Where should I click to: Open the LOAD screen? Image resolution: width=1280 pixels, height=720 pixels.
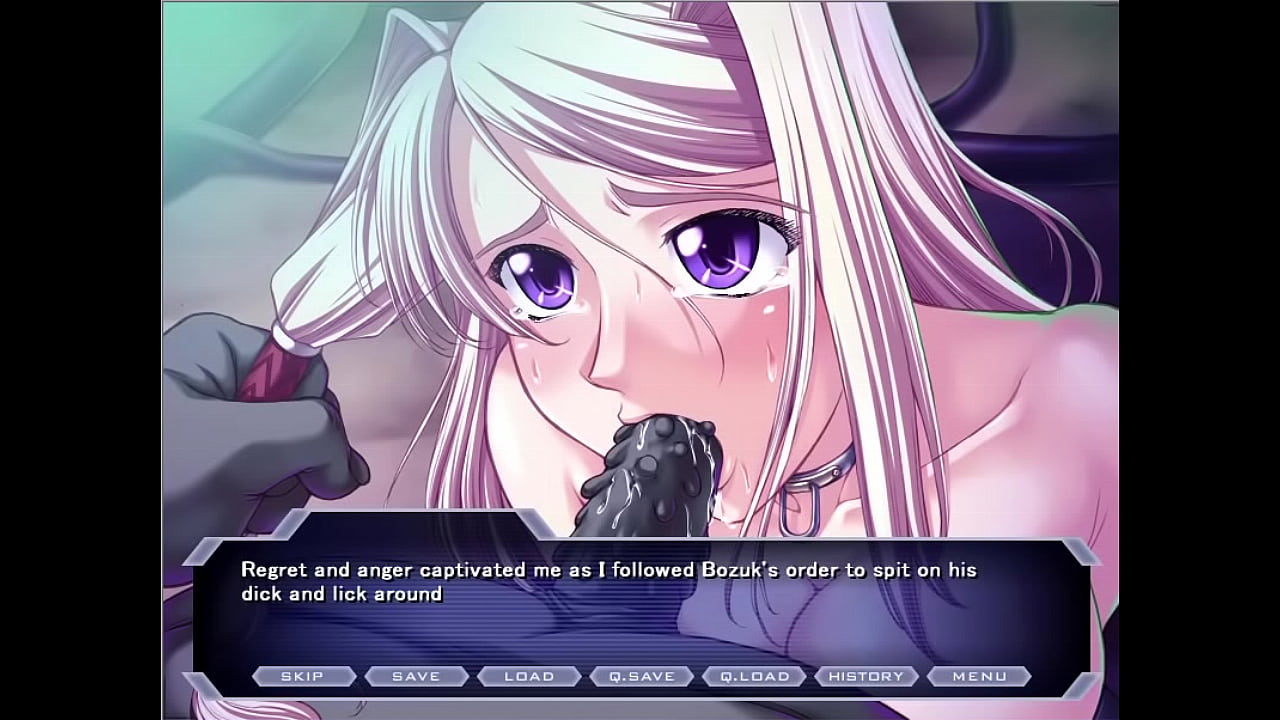coord(529,676)
